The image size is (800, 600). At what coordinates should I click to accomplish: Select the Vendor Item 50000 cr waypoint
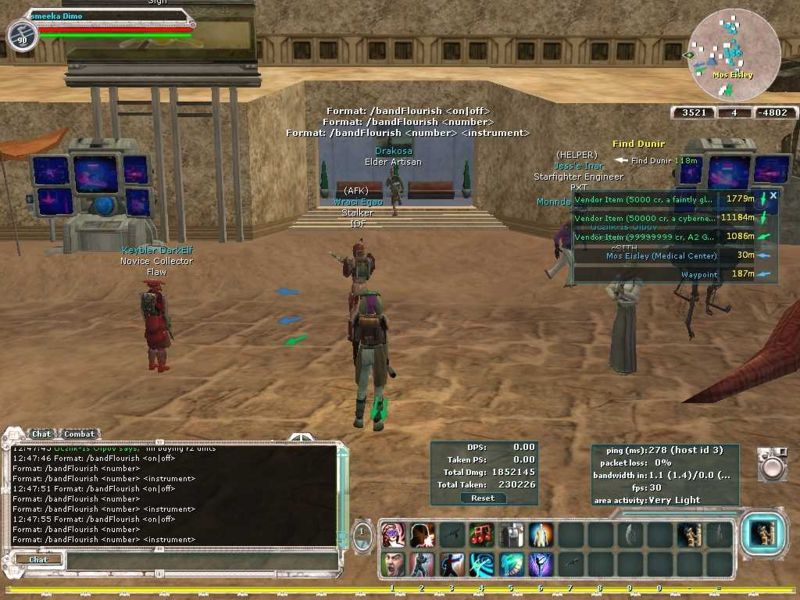coord(647,217)
